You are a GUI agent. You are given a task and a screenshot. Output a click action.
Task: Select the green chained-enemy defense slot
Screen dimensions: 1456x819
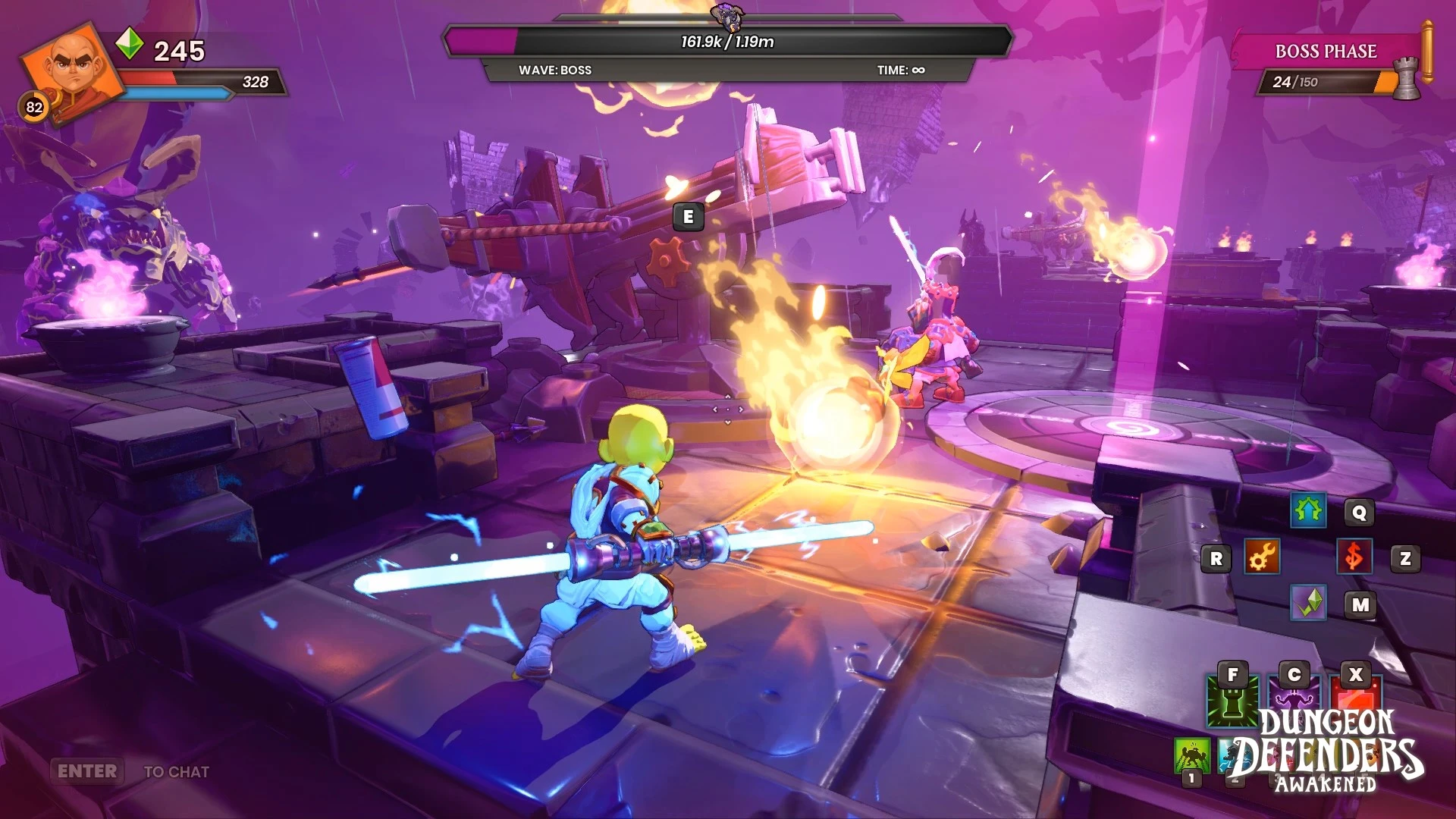pyautogui.click(x=1191, y=755)
